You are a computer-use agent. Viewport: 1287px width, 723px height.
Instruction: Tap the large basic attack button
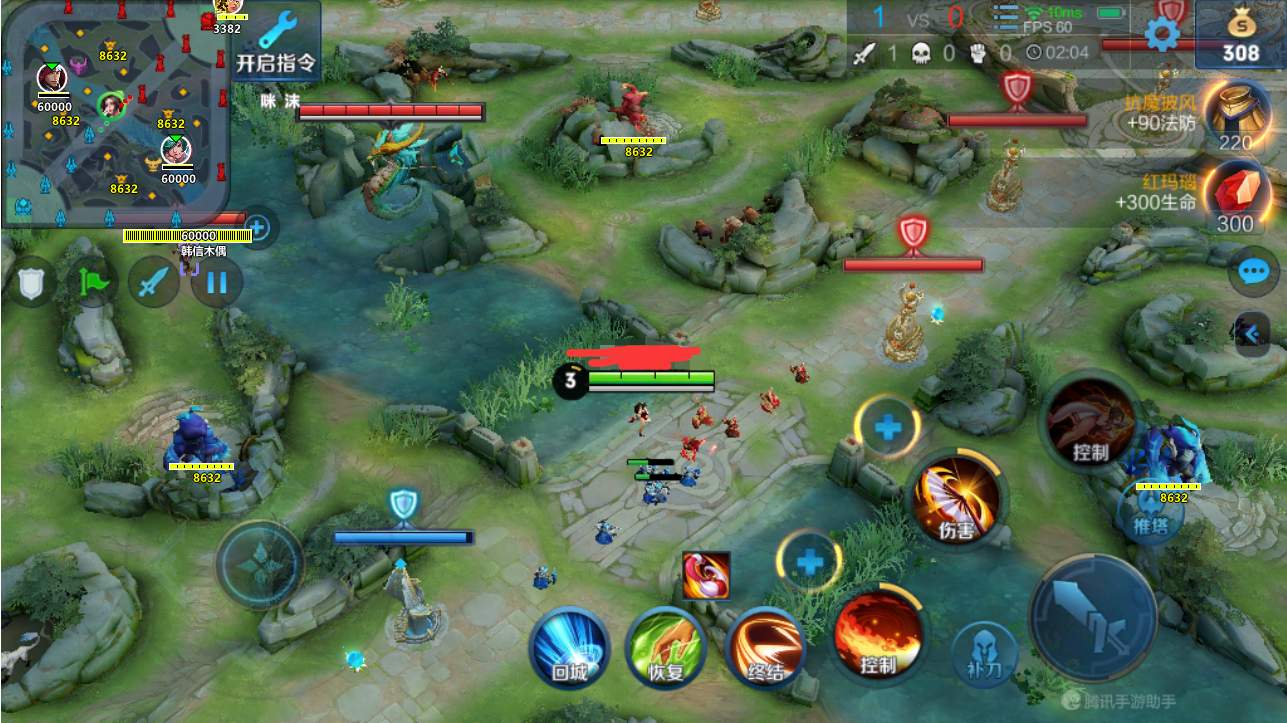[x=1092, y=612]
